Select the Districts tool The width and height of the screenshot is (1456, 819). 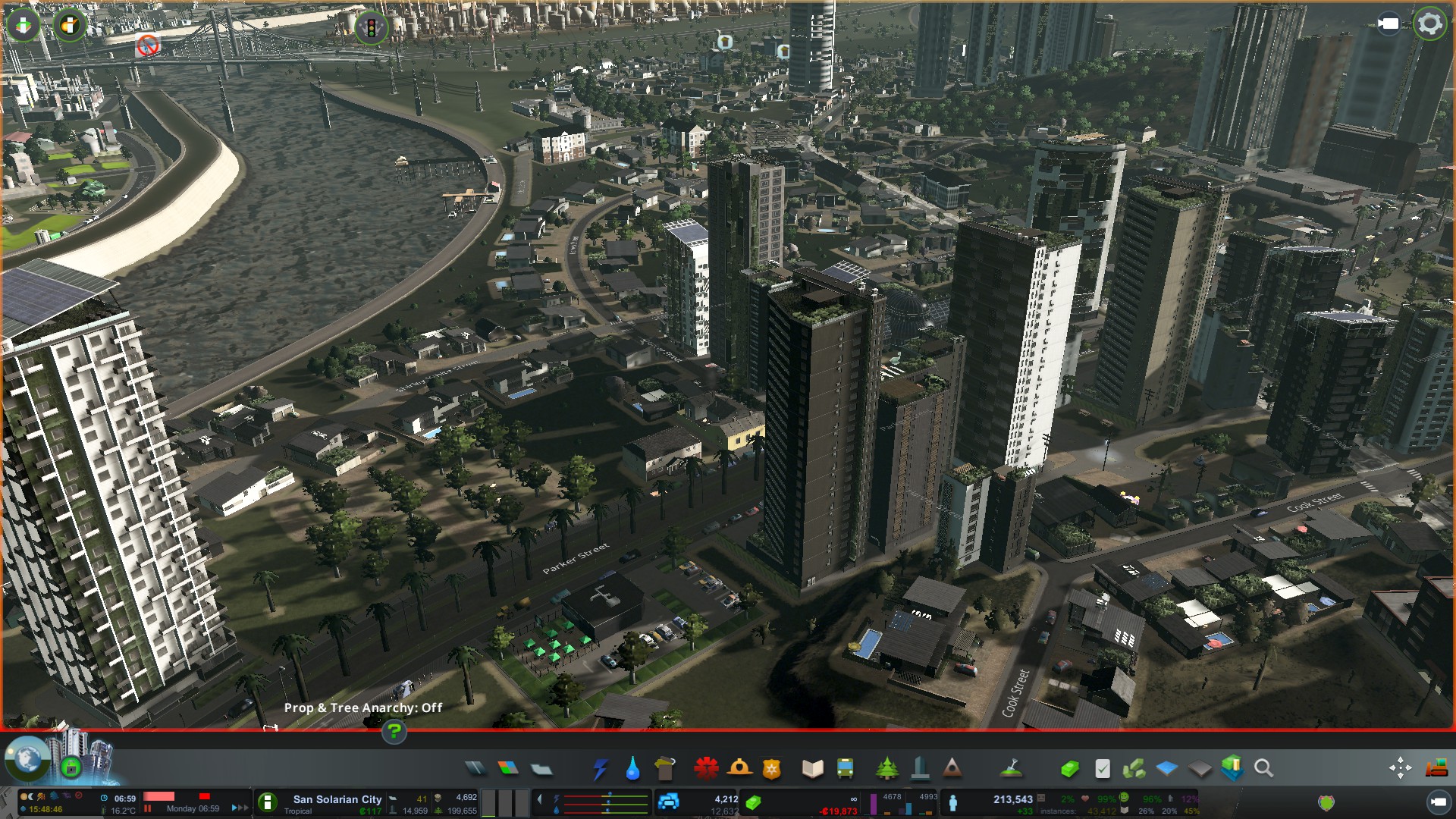pyautogui.click(x=541, y=769)
